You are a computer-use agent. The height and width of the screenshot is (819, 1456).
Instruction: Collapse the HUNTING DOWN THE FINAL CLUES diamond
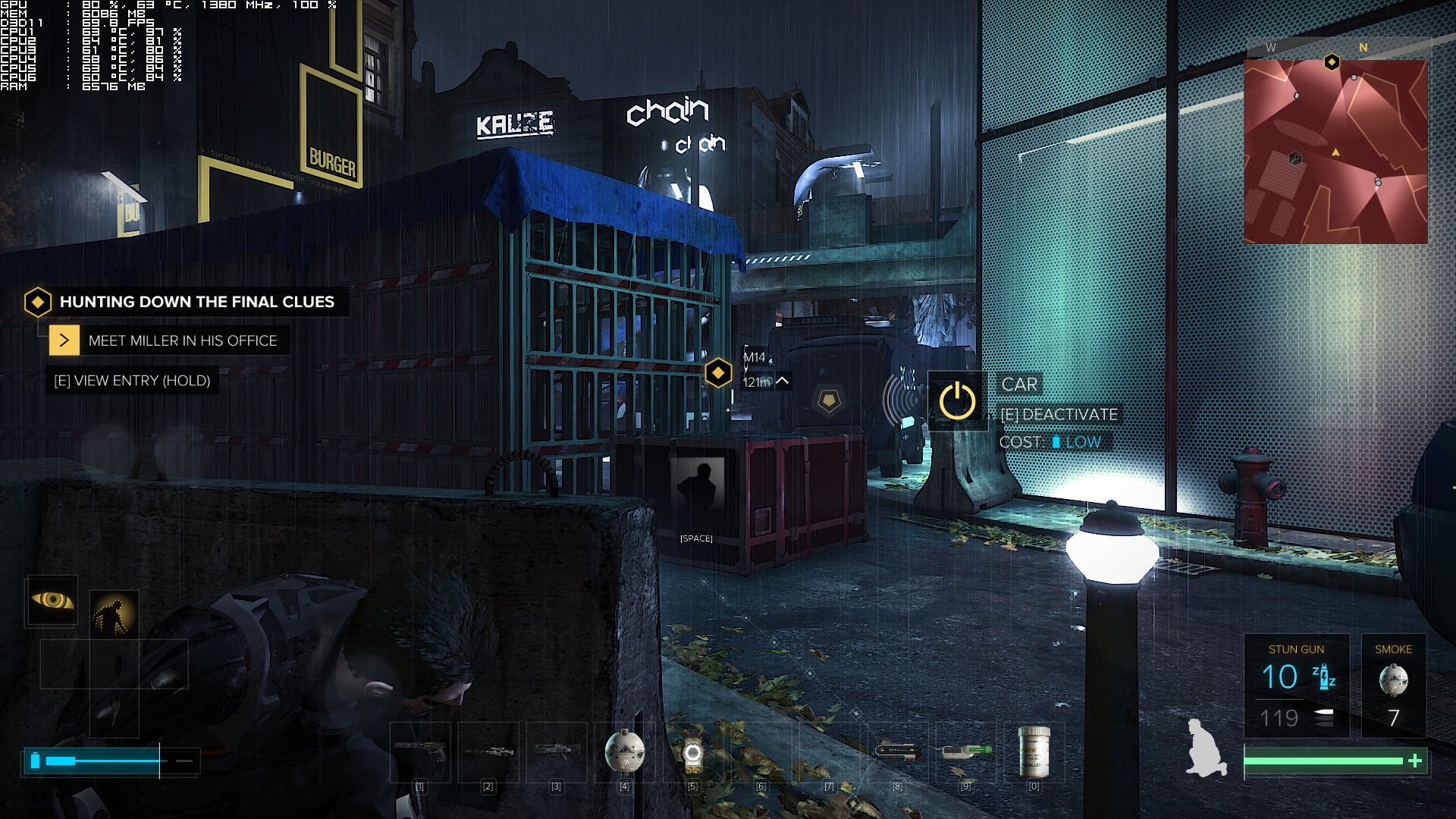36,302
